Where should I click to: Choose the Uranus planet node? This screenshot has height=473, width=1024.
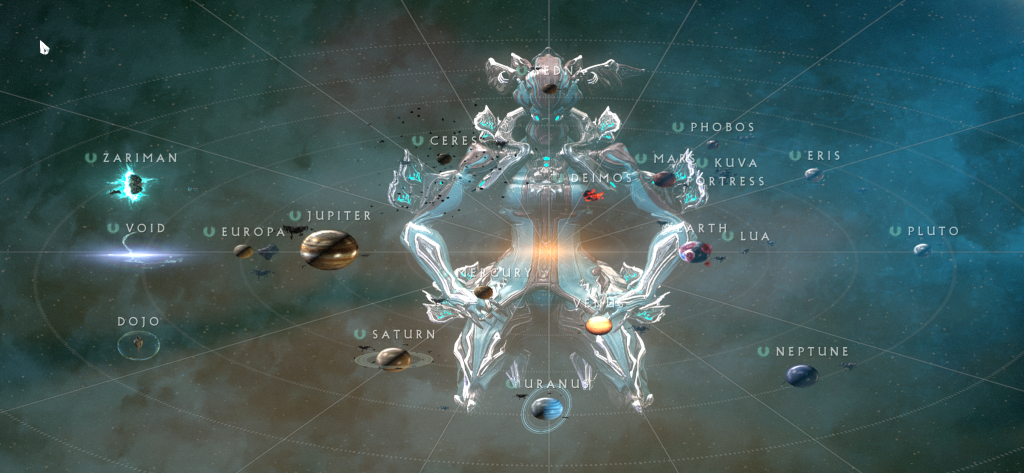pyautogui.click(x=547, y=408)
